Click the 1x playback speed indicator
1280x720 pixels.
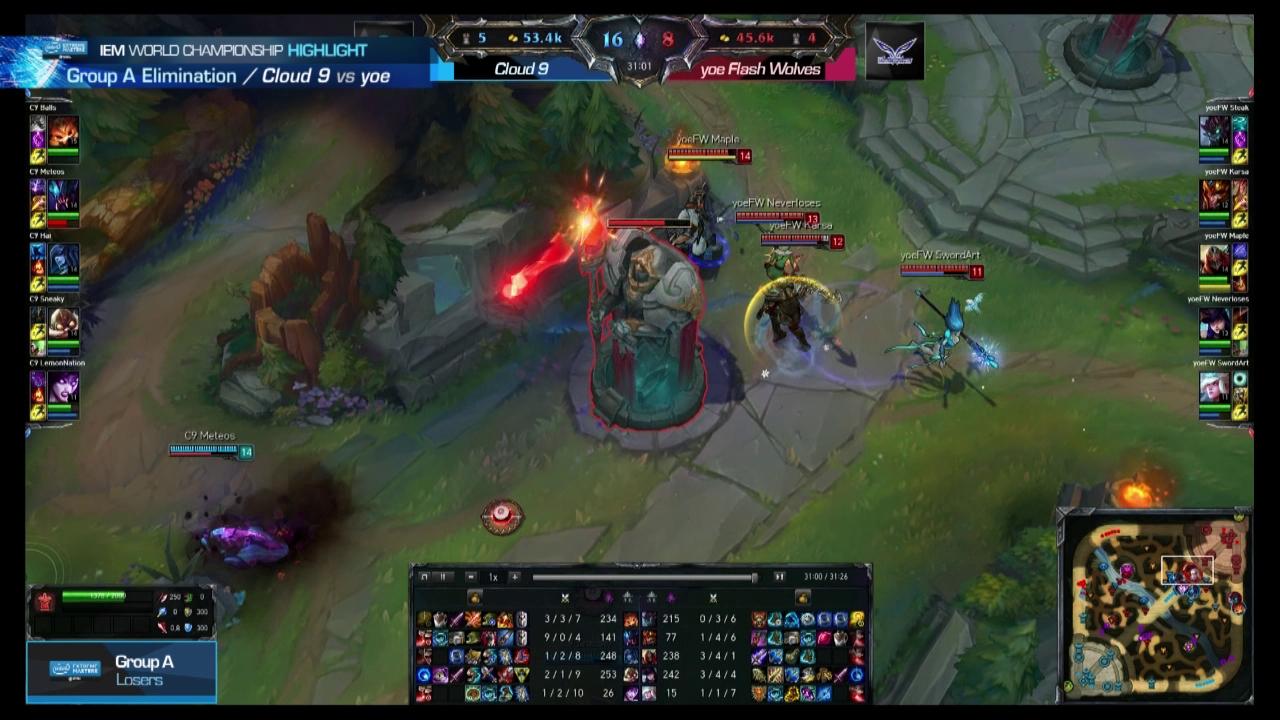[x=491, y=577]
